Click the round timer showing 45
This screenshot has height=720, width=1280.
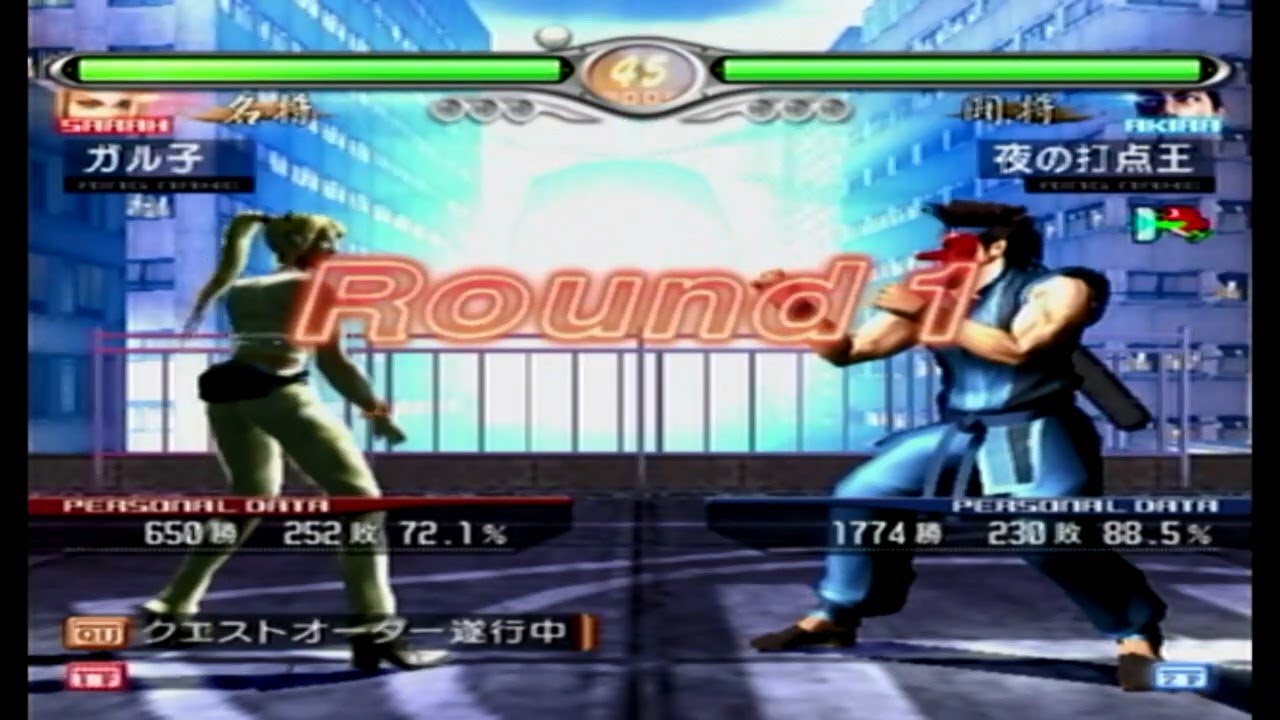[x=640, y=70]
